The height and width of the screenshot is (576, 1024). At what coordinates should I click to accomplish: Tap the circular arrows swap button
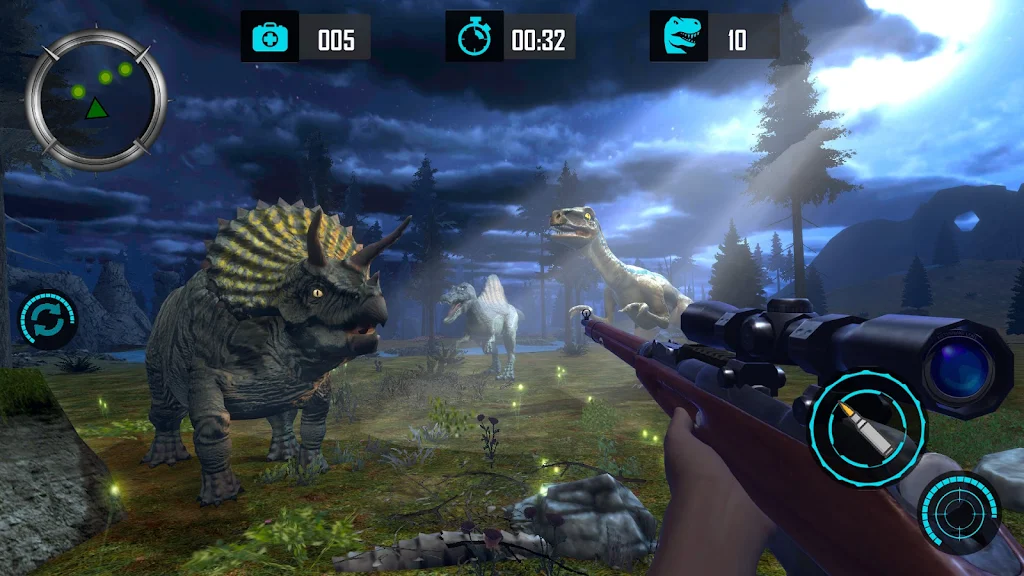coord(47,320)
